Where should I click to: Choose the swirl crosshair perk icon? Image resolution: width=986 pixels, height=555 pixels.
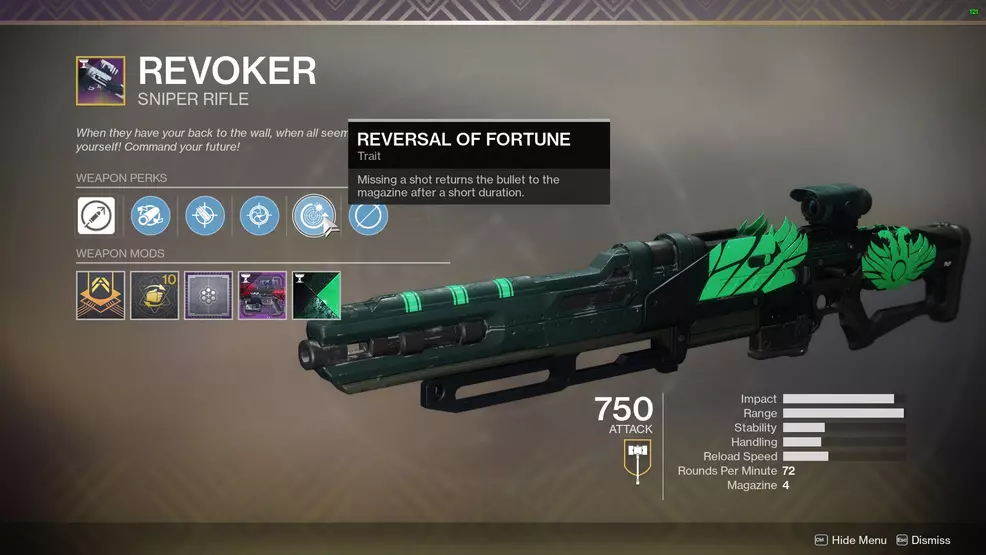259,216
